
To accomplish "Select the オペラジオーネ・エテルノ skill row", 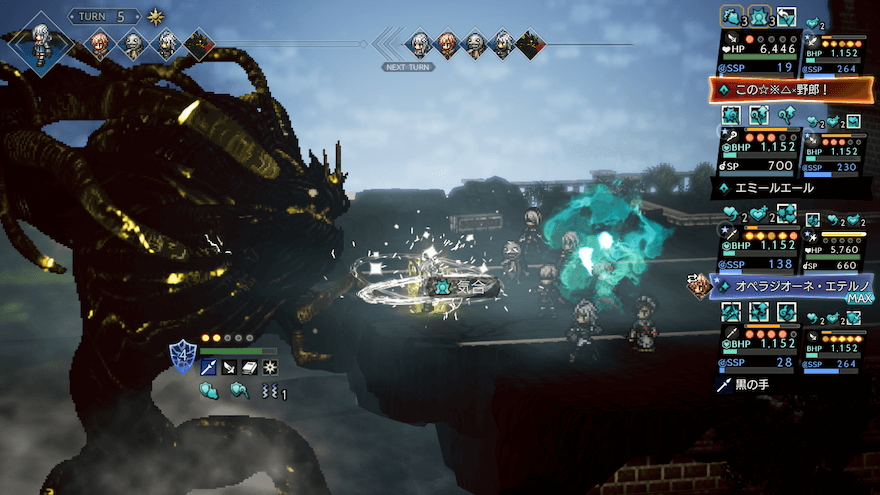I will pyautogui.click(x=788, y=286).
